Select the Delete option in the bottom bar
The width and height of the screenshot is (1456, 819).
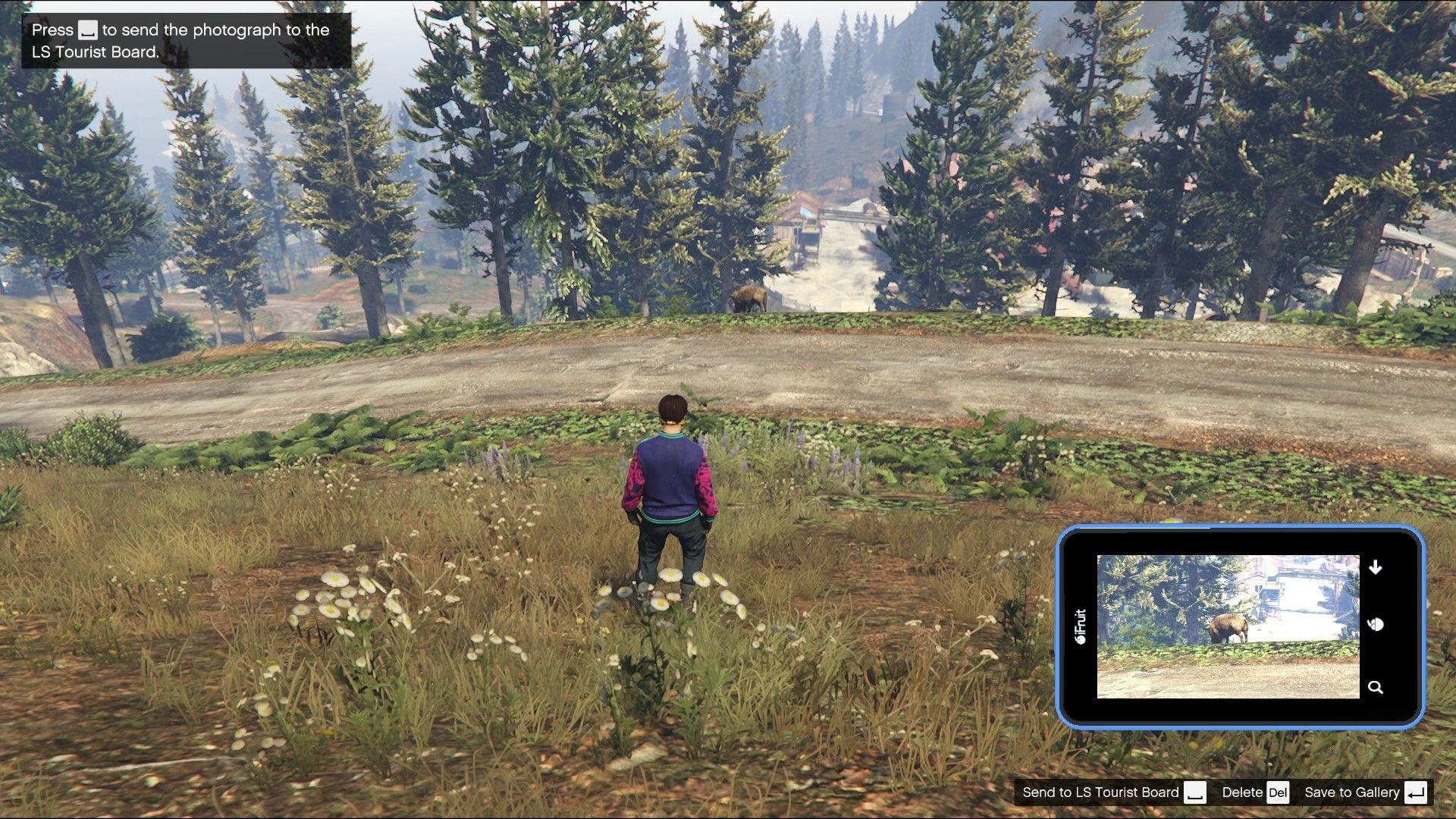tap(1242, 792)
